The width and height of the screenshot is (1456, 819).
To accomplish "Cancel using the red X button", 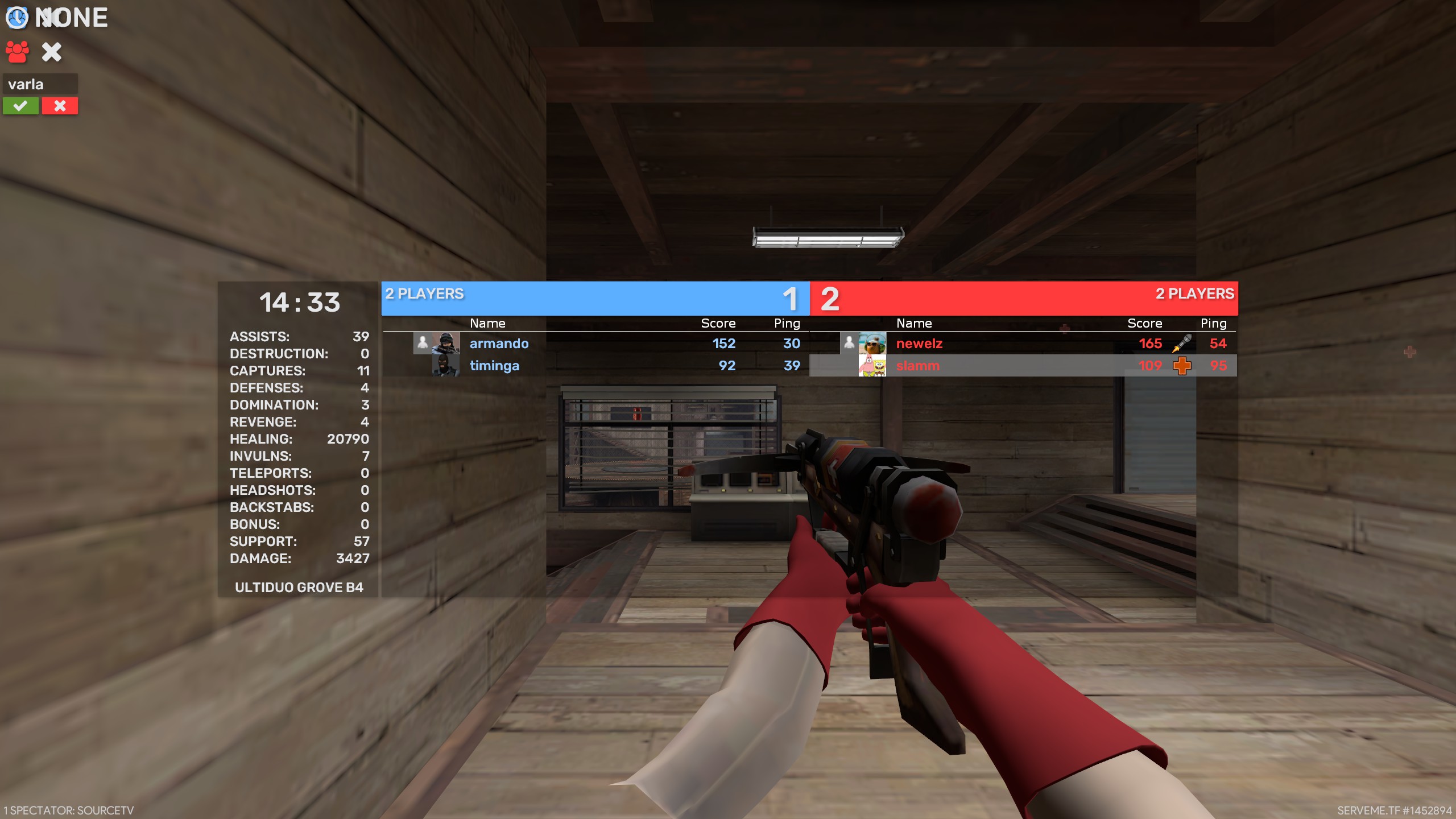I will [60, 106].
